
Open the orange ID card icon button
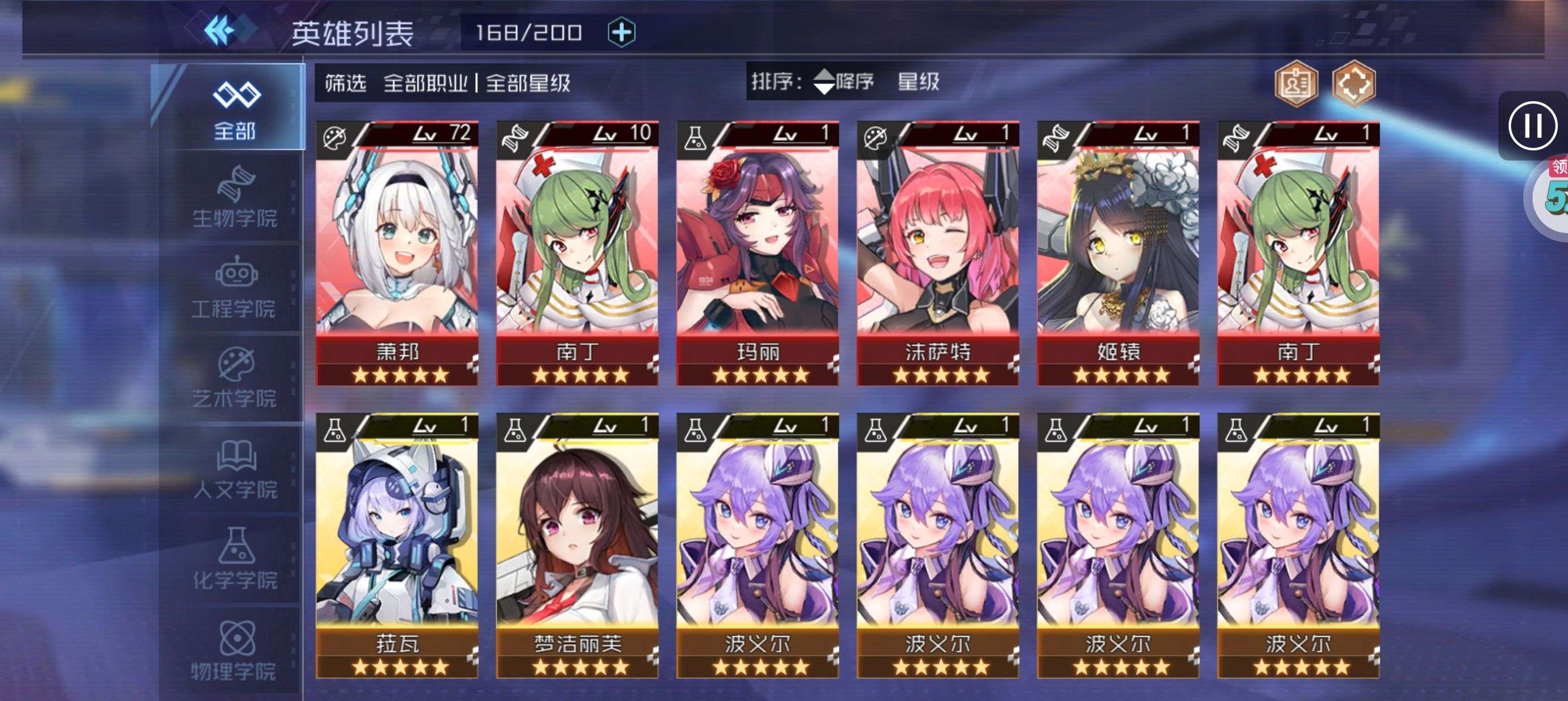[1296, 84]
